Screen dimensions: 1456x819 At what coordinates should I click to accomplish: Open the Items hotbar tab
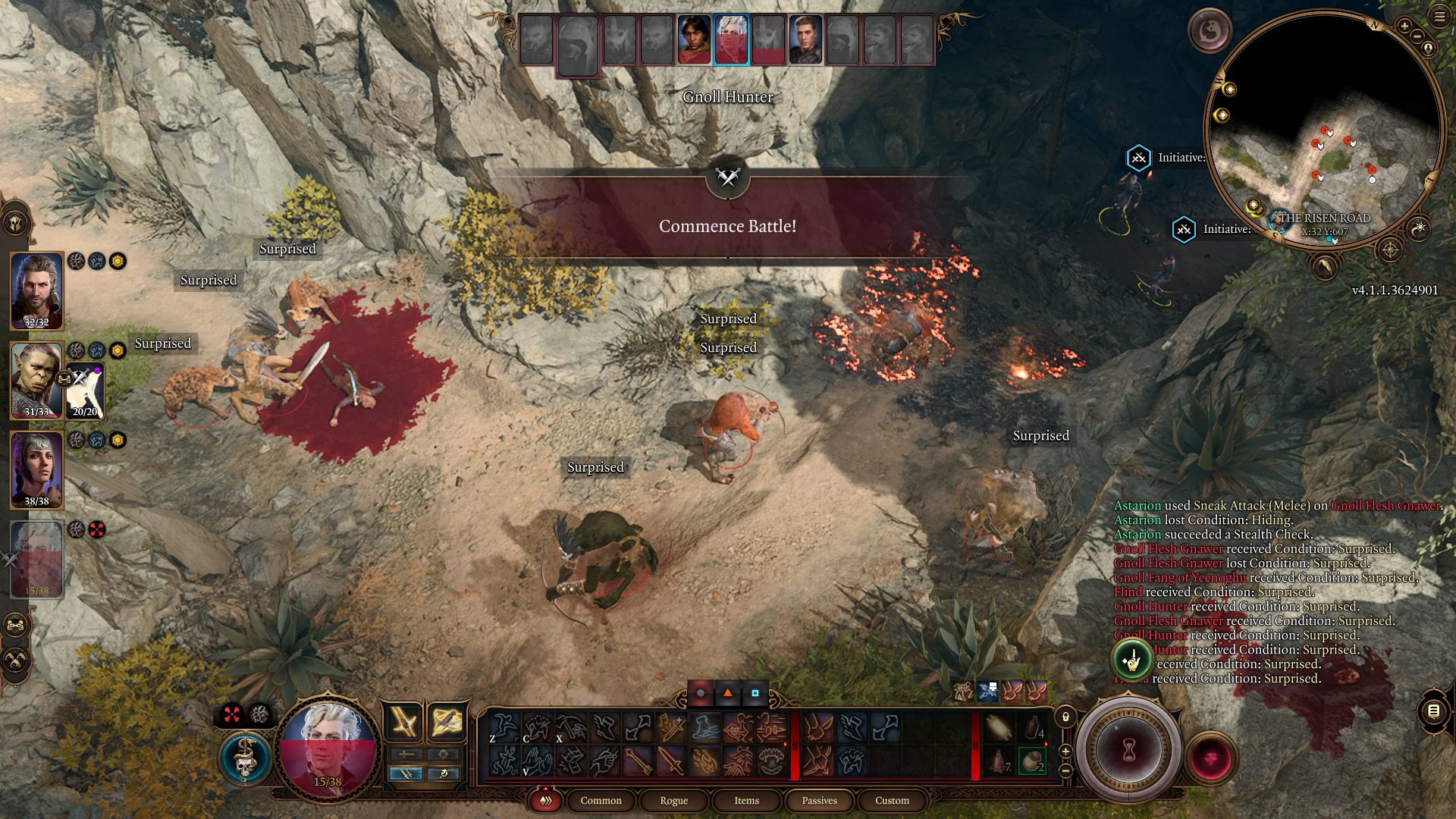point(746,801)
